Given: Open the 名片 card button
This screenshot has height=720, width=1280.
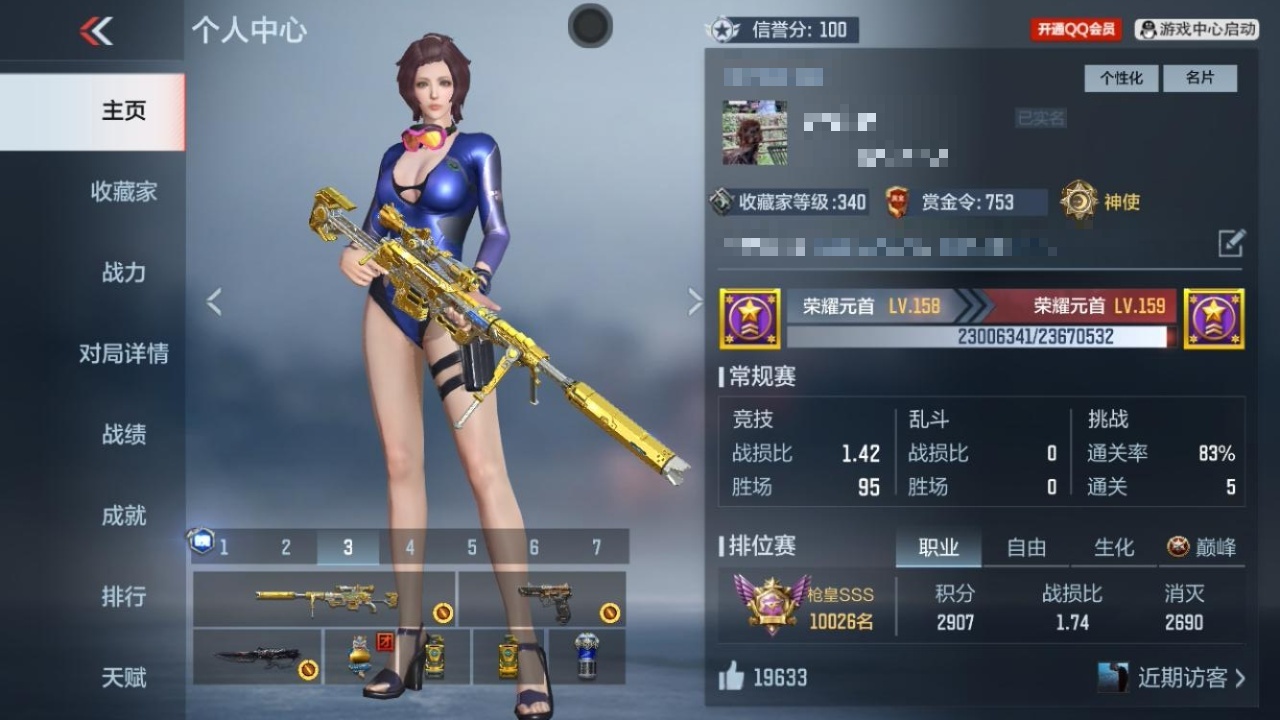Looking at the screenshot, I should pyautogui.click(x=1200, y=78).
